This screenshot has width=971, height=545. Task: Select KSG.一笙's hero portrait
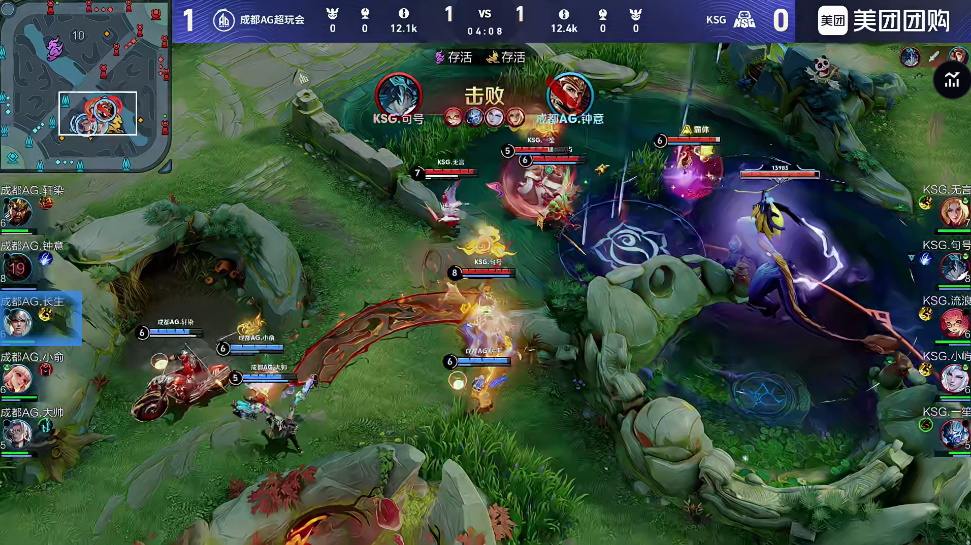[x=955, y=432]
